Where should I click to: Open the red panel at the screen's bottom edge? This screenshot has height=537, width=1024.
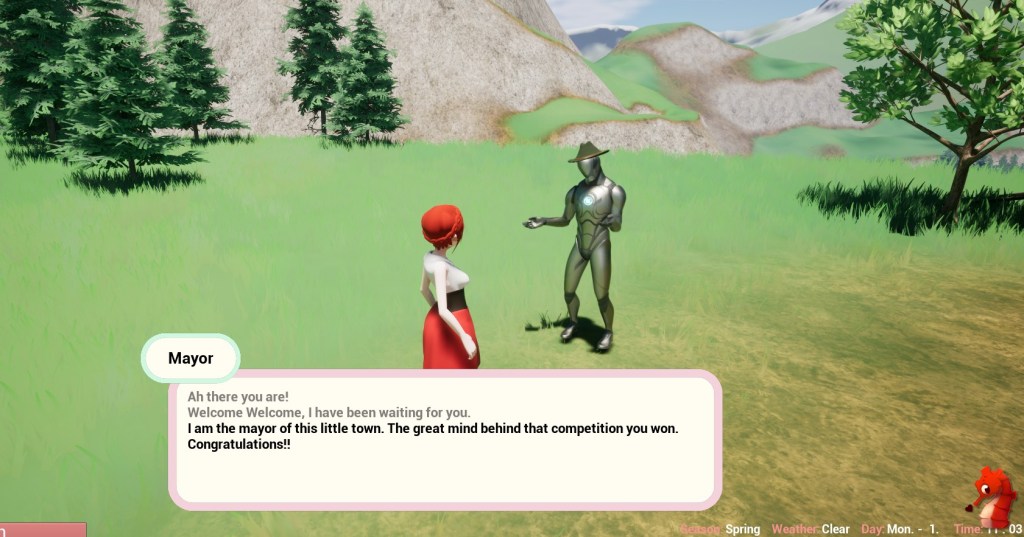[43, 530]
